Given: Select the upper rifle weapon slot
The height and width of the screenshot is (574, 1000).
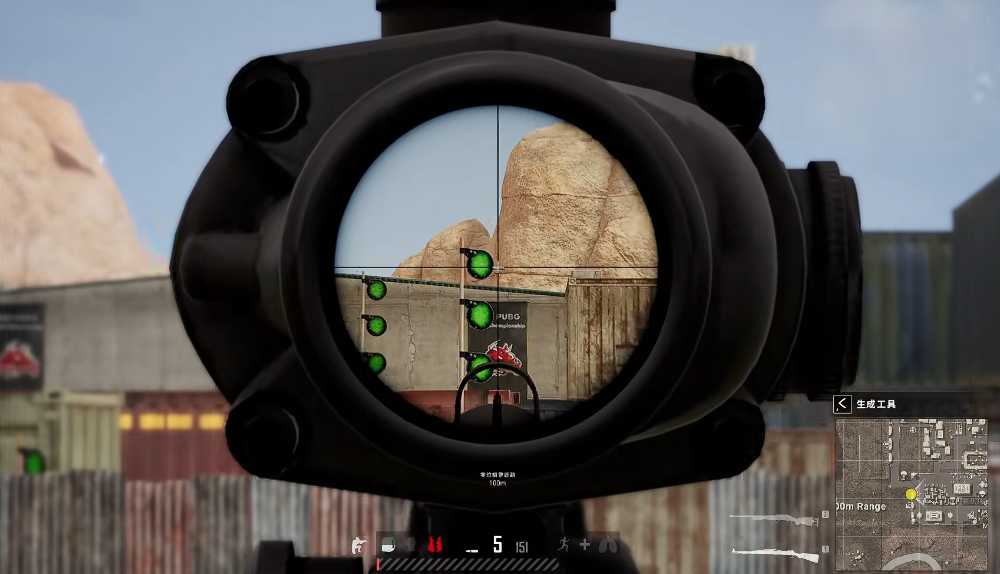Looking at the screenshot, I should point(773,518).
